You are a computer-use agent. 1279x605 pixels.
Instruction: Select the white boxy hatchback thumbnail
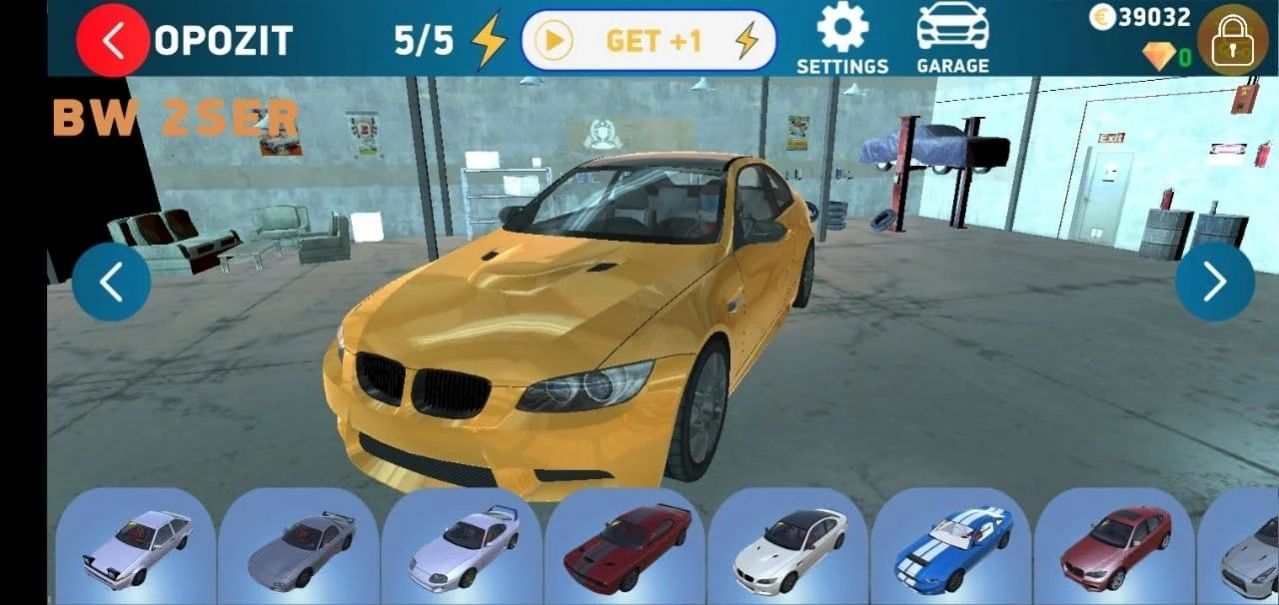(136, 547)
